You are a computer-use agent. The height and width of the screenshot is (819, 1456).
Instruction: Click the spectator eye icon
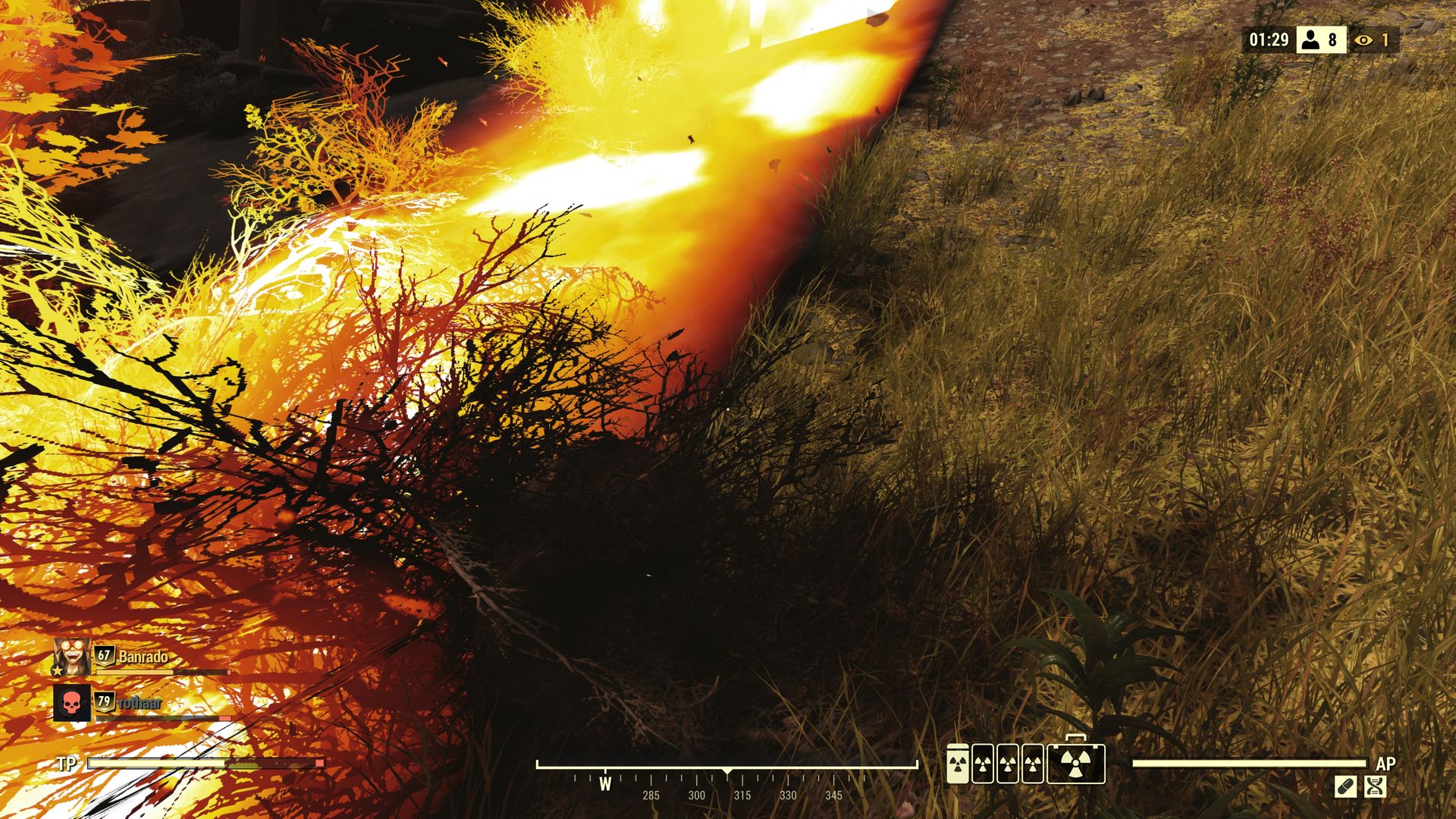pyautogui.click(x=1363, y=40)
